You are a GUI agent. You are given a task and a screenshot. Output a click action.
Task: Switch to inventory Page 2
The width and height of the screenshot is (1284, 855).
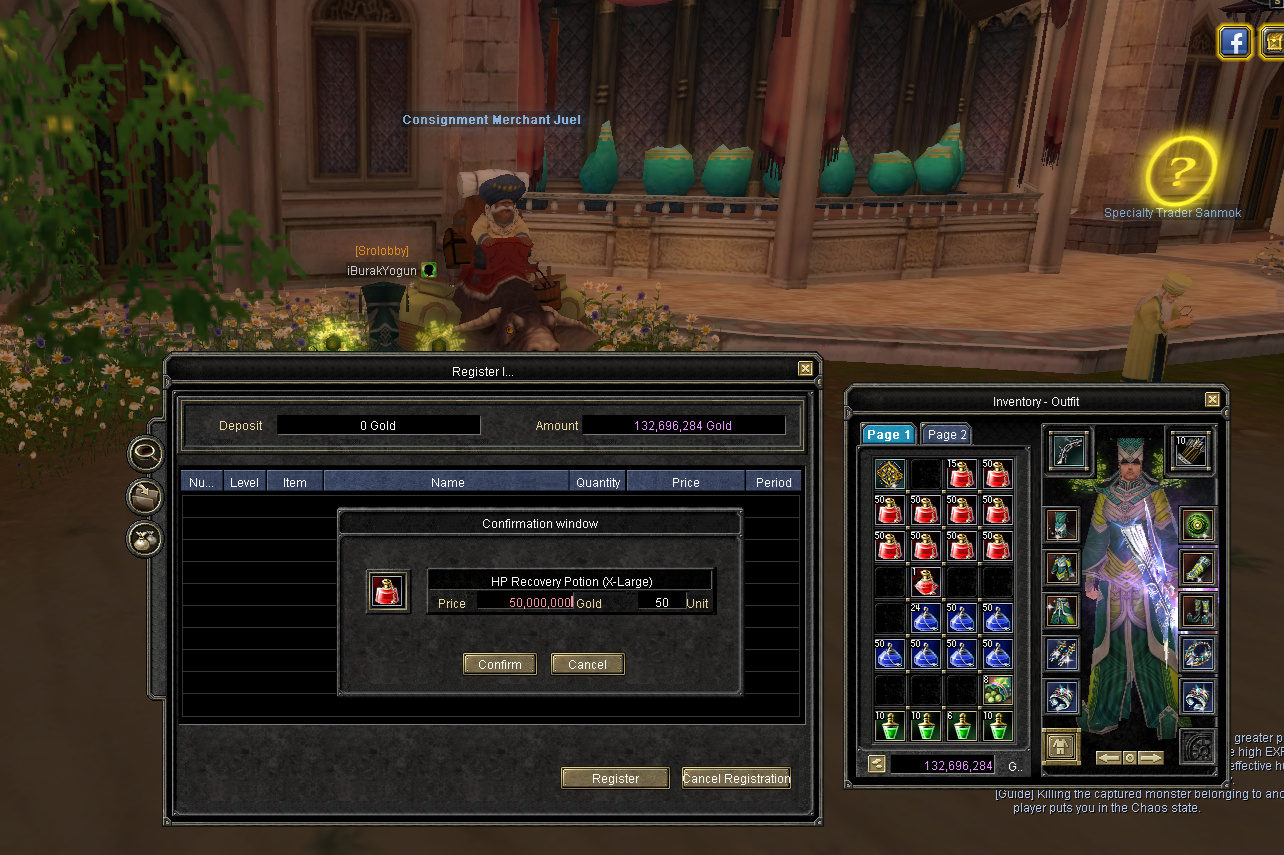click(x=946, y=435)
